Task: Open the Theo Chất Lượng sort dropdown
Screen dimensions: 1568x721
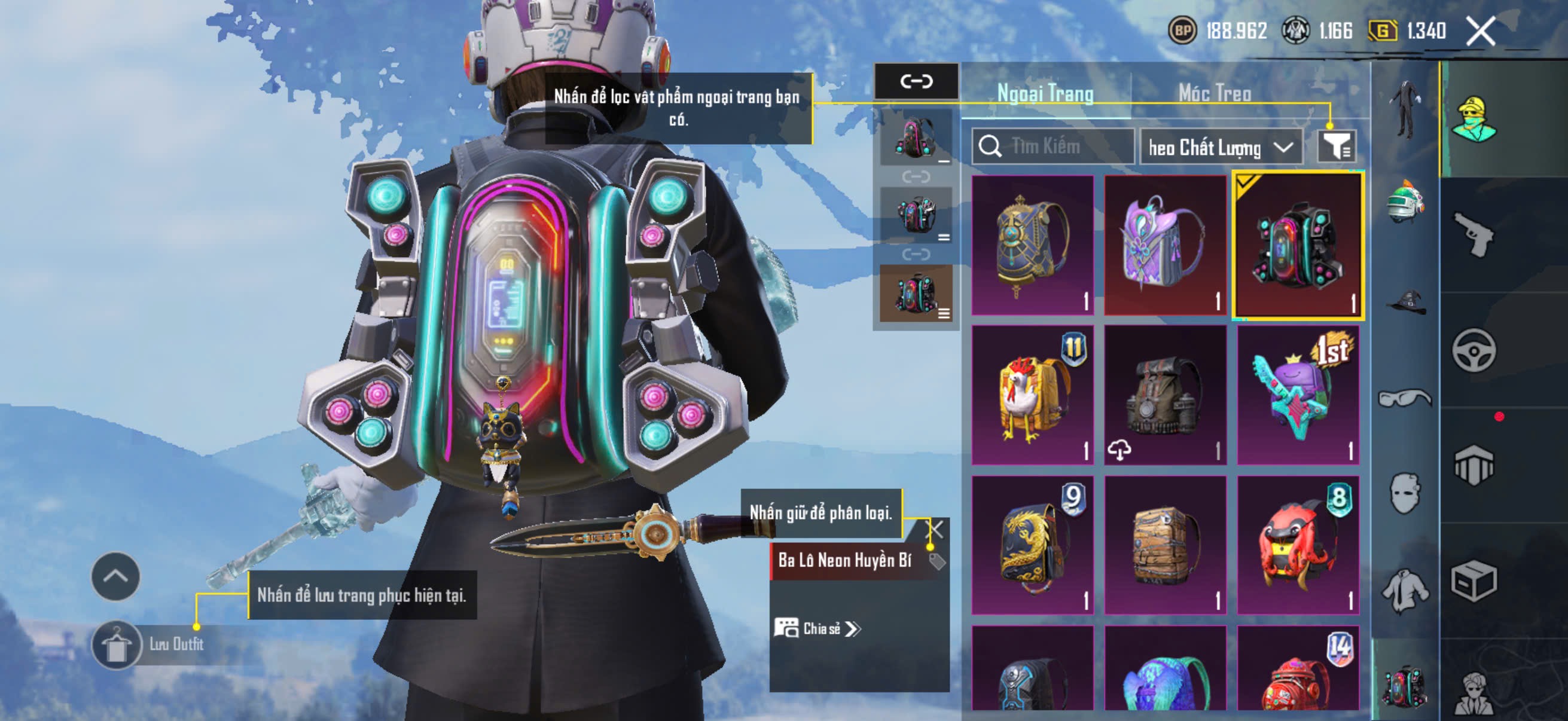Action: coord(1221,147)
